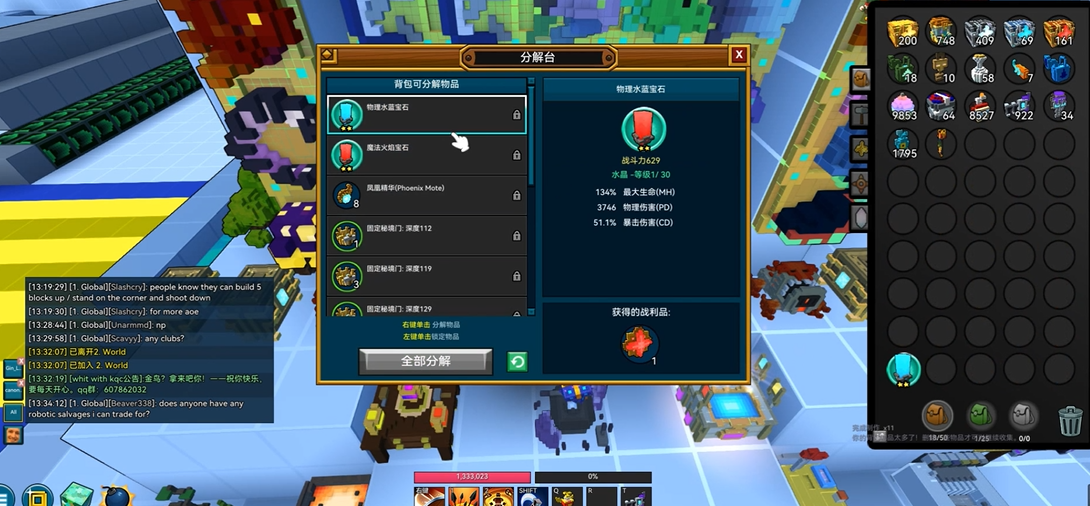The height and width of the screenshot is (506, 1090).
Task: Switch to the brown backpack tab
Action: pos(937,414)
